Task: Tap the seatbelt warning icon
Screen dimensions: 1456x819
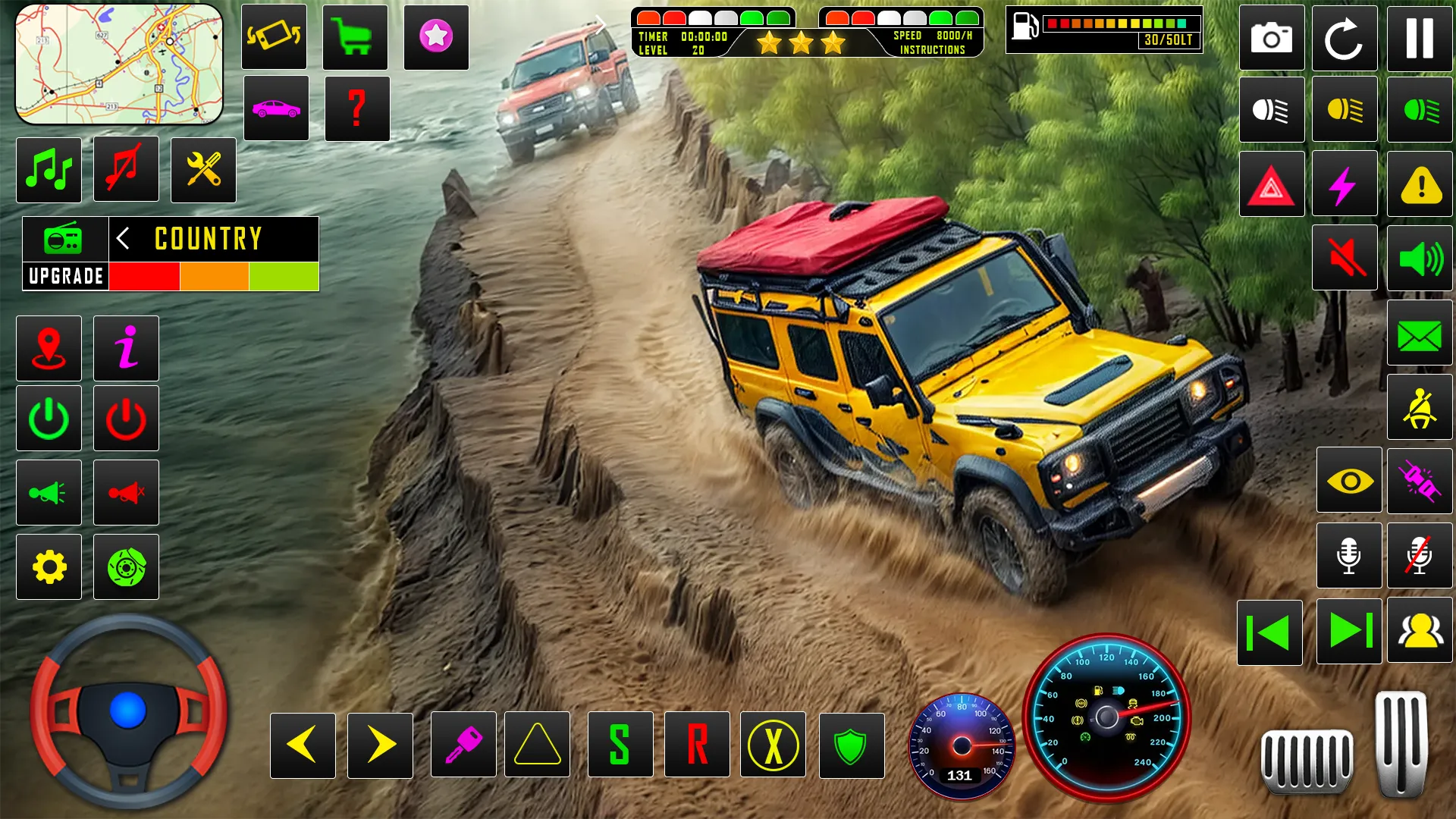Action: click(x=1420, y=406)
